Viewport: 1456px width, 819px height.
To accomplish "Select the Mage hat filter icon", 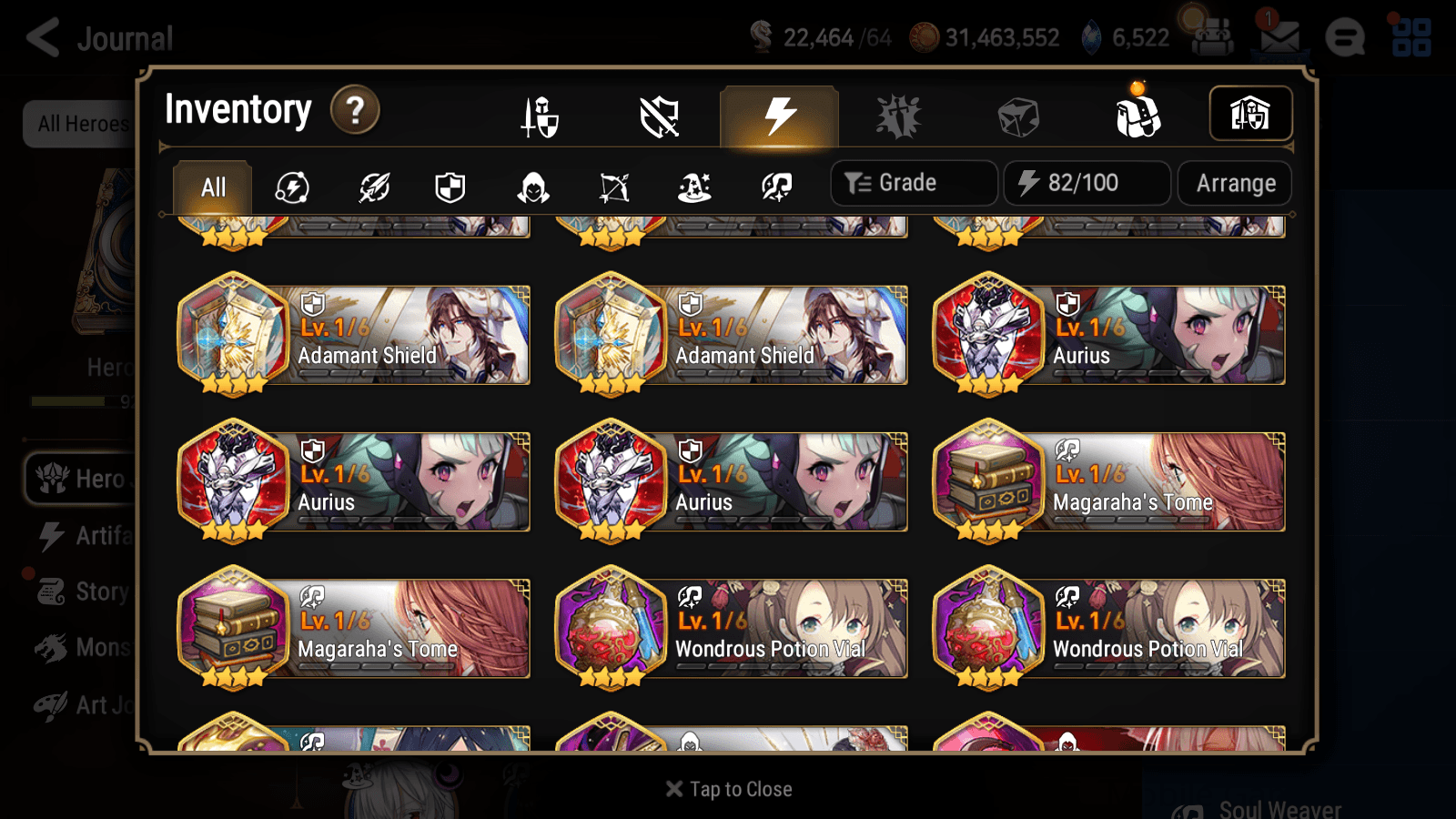I will point(693,187).
